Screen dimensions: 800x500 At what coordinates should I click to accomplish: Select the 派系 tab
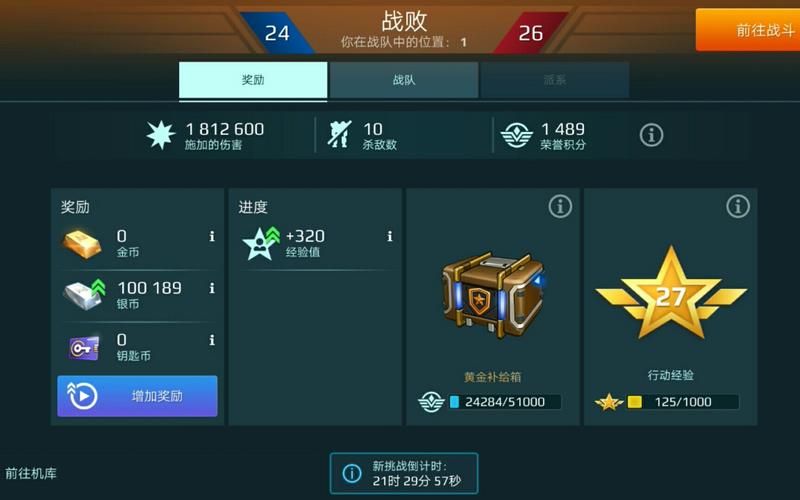tap(555, 80)
